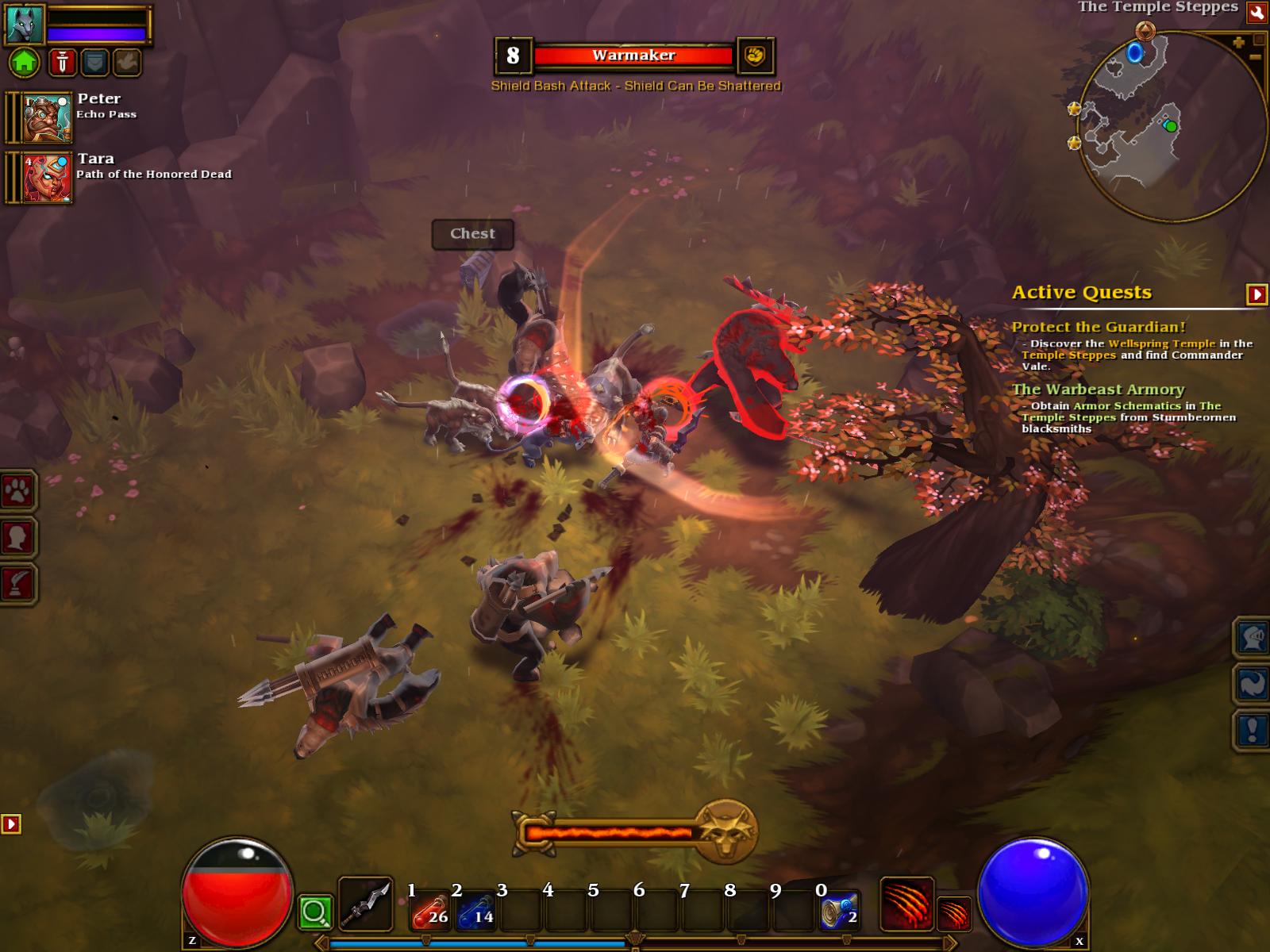Select party member Tara's portrait
The width and height of the screenshot is (1270, 952).
click(x=47, y=178)
